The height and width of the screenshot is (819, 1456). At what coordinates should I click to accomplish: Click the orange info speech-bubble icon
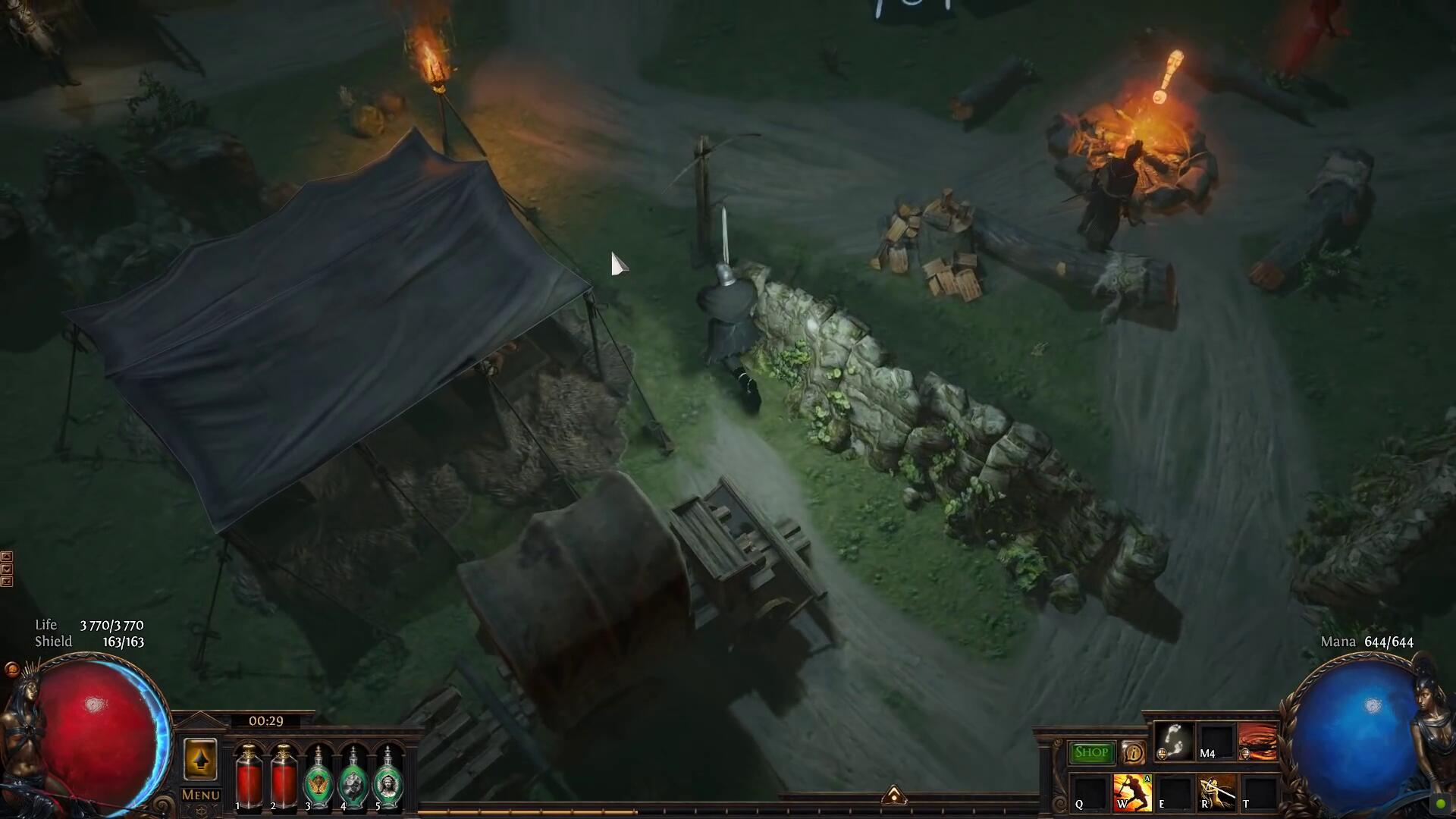coord(1133,753)
